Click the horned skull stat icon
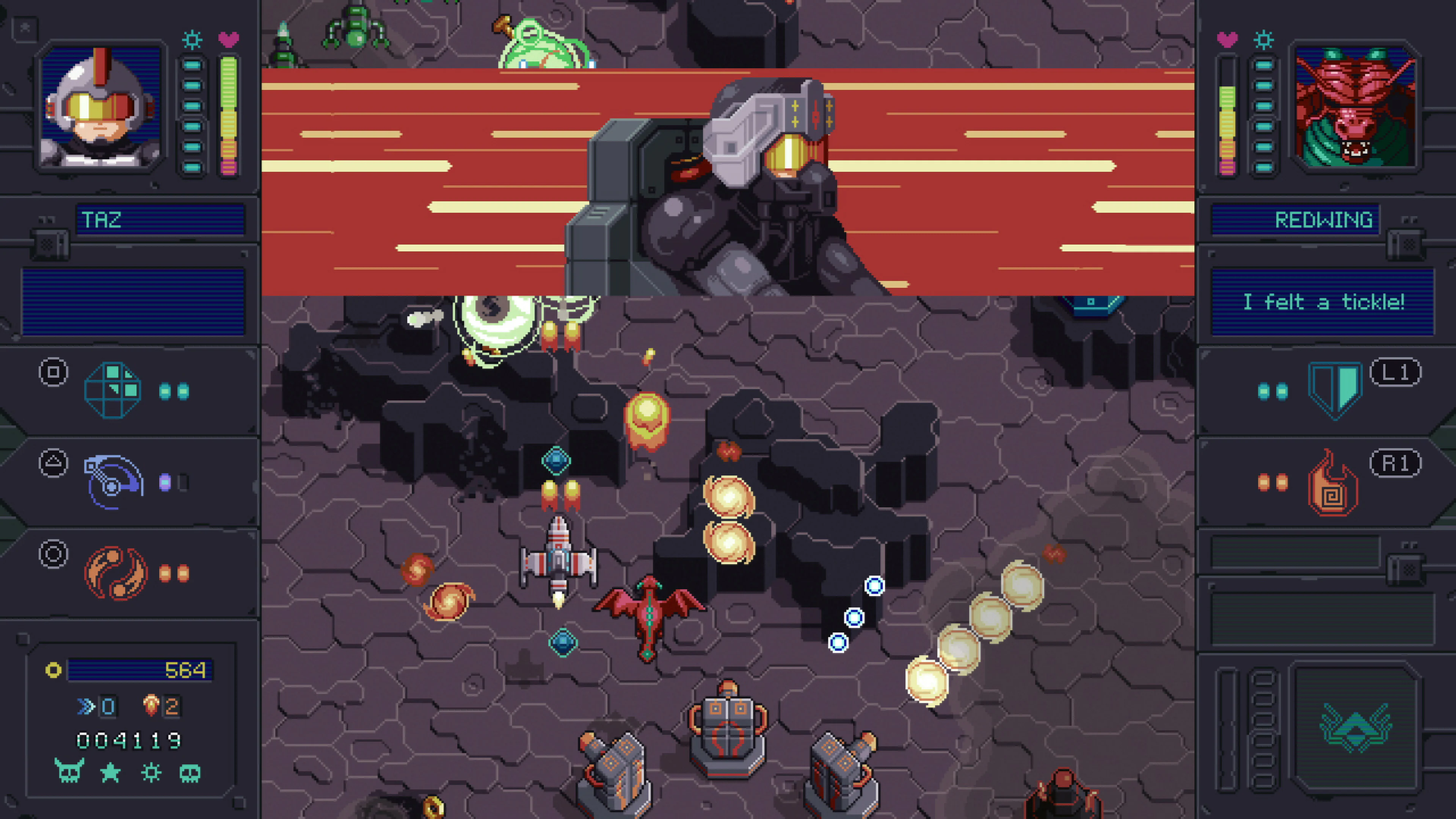This screenshot has width=1456, height=819. click(69, 772)
